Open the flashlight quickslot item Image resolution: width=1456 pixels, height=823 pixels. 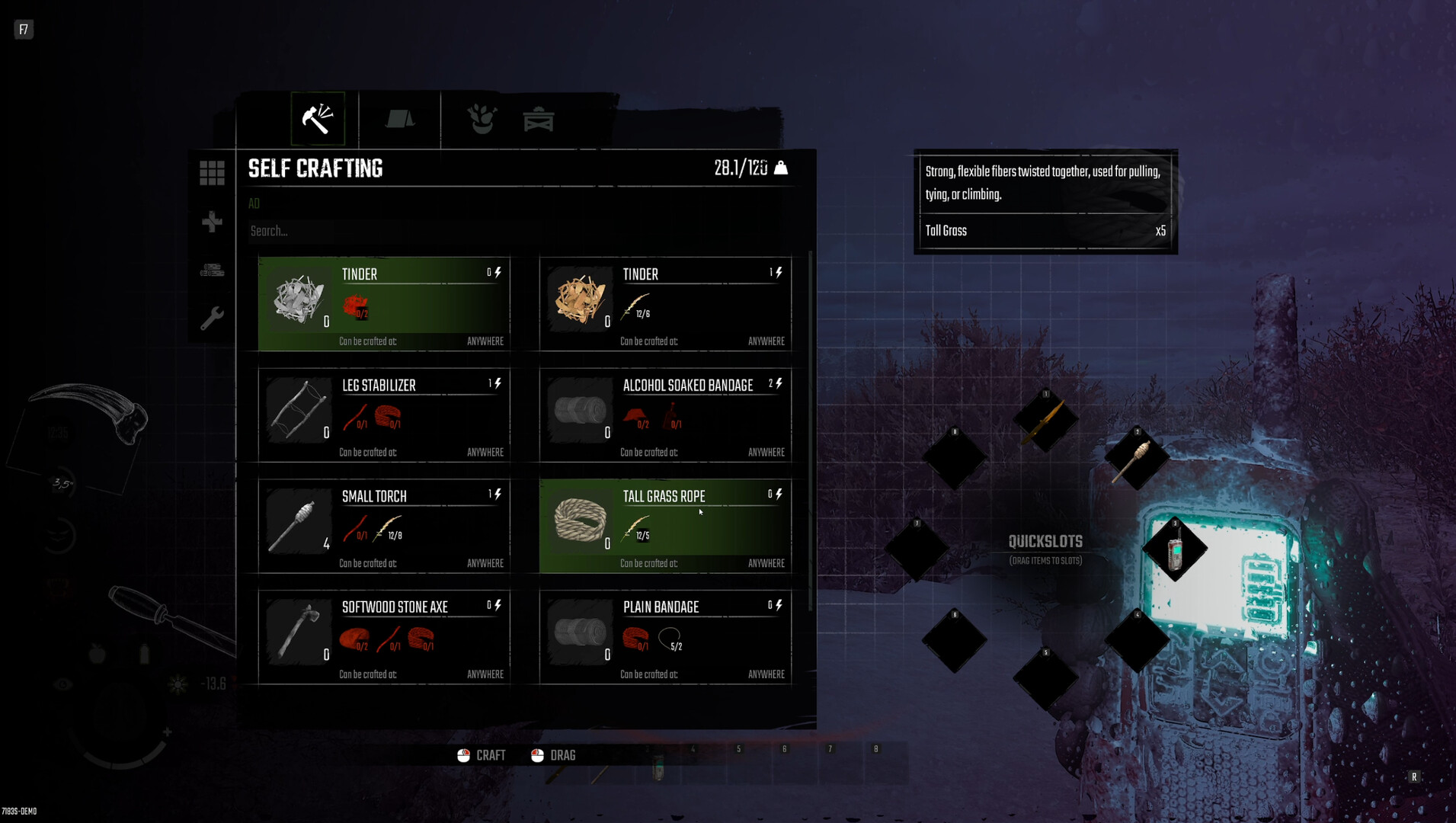(x=1173, y=550)
